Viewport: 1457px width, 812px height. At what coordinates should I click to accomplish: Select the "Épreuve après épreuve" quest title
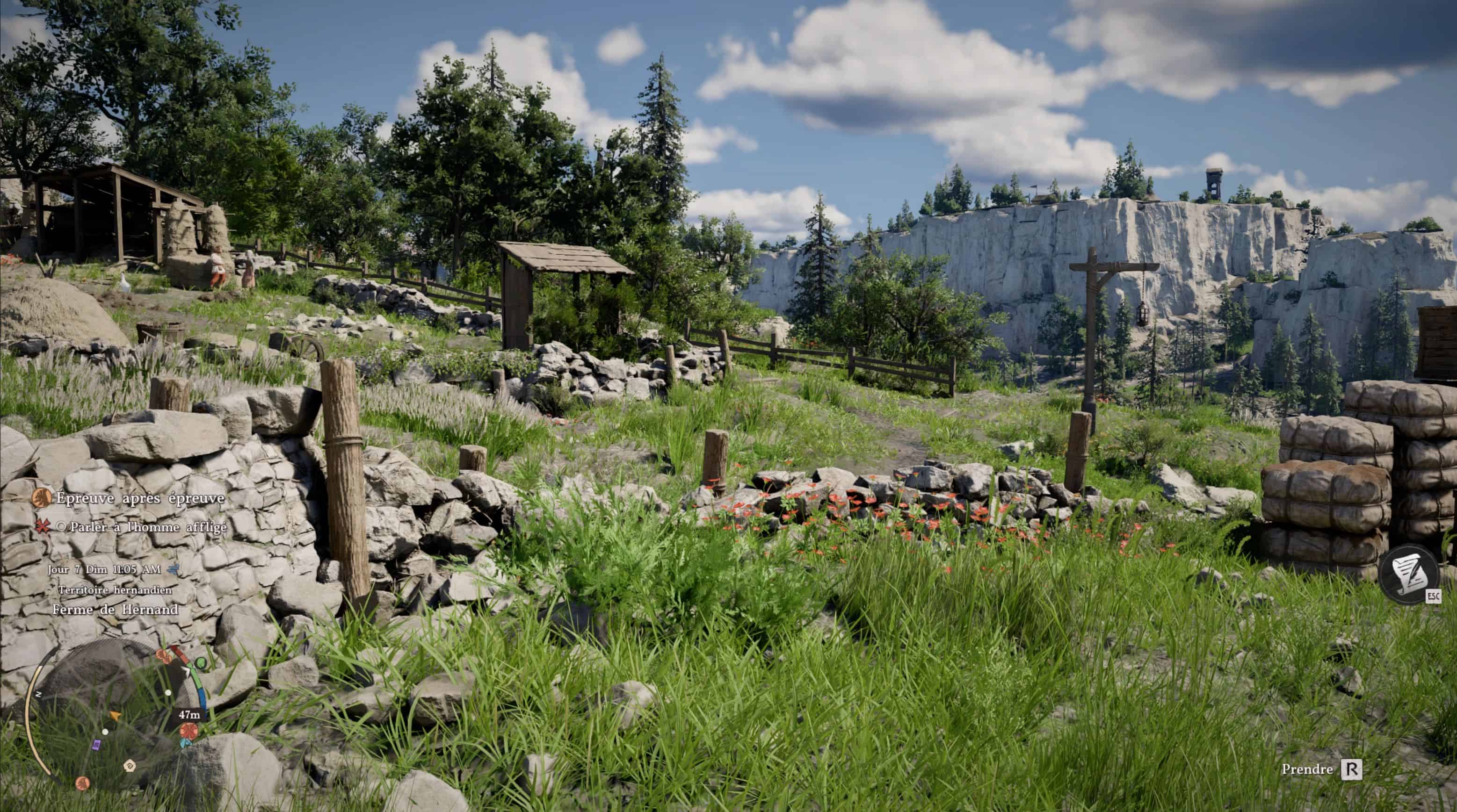coord(140,498)
